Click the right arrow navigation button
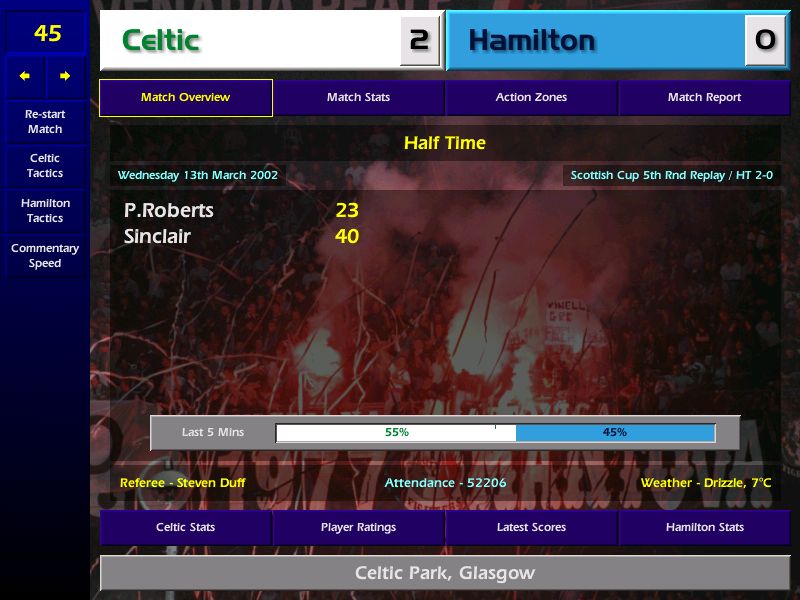 65,76
